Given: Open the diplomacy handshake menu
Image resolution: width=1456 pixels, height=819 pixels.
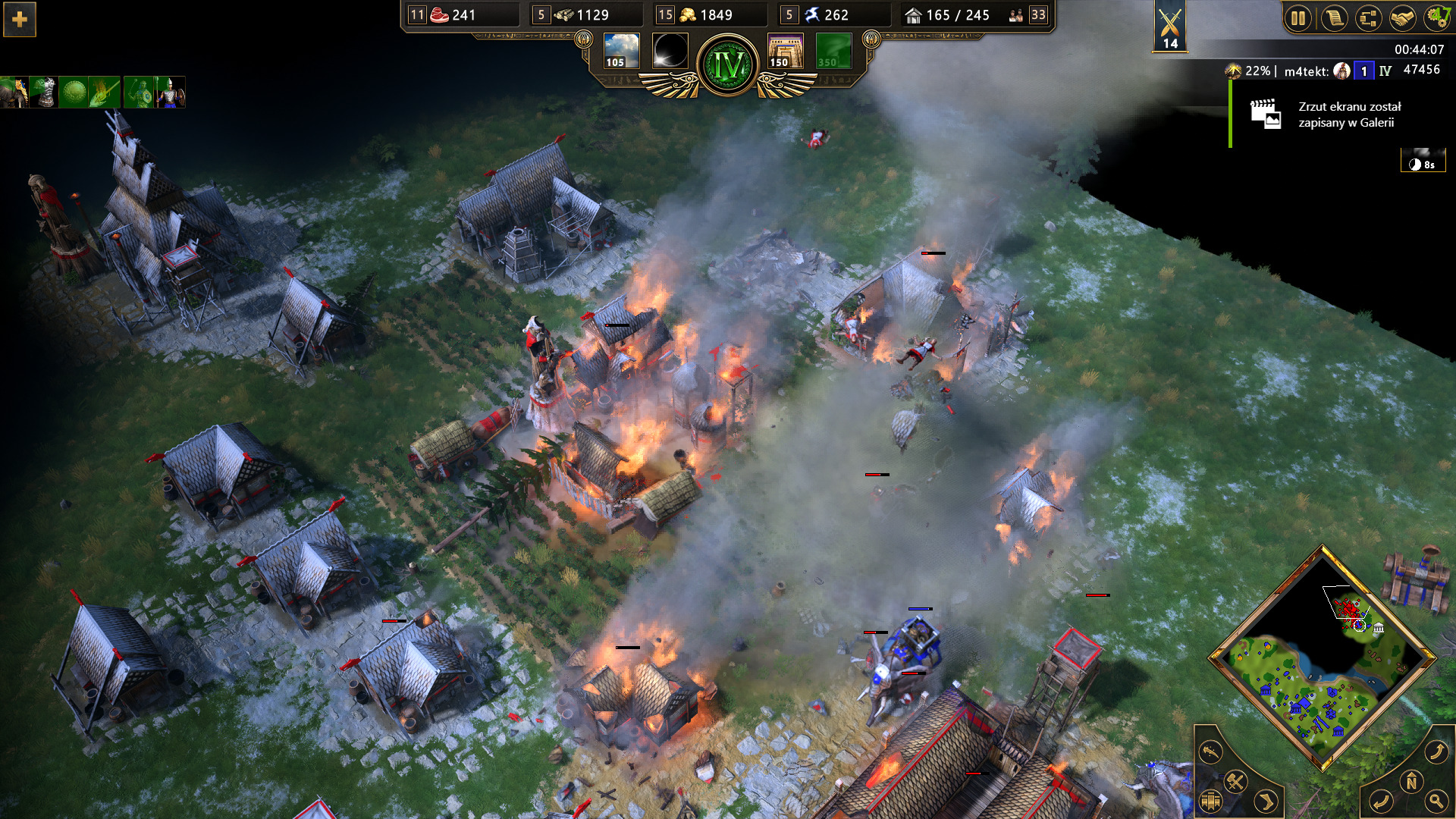Looking at the screenshot, I should coord(1402,18).
